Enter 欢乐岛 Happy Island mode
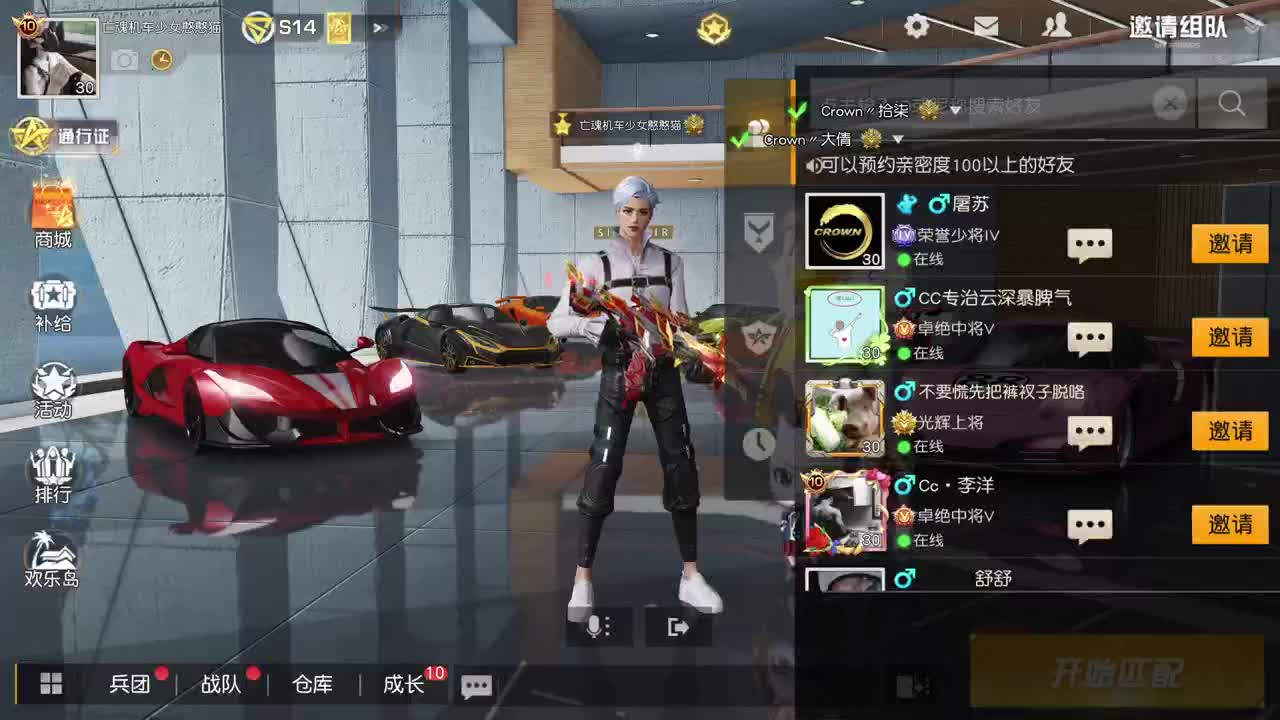The height and width of the screenshot is (720, 1280). (x=52, y=560)
